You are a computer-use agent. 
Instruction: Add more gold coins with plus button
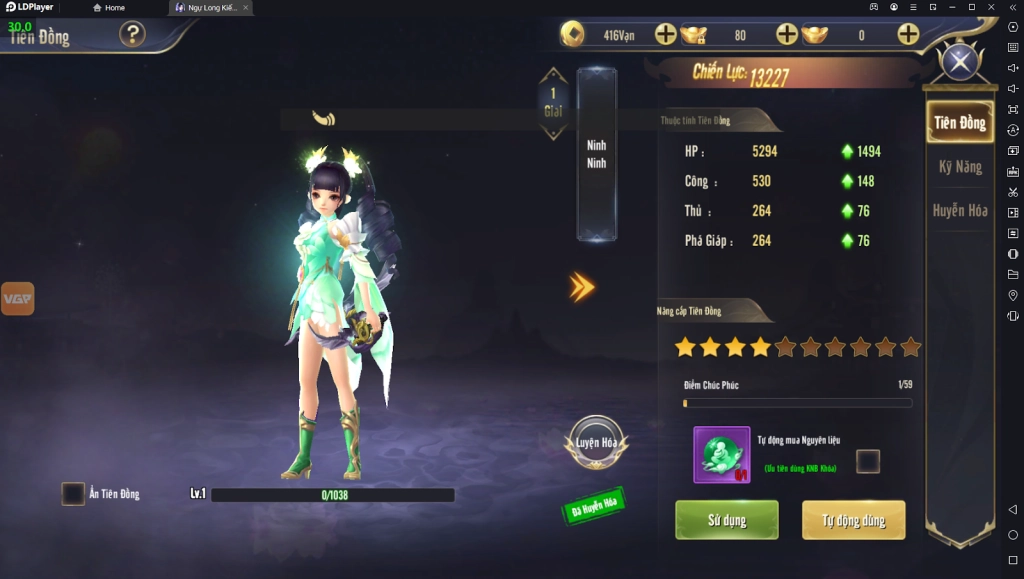point(666,35)
